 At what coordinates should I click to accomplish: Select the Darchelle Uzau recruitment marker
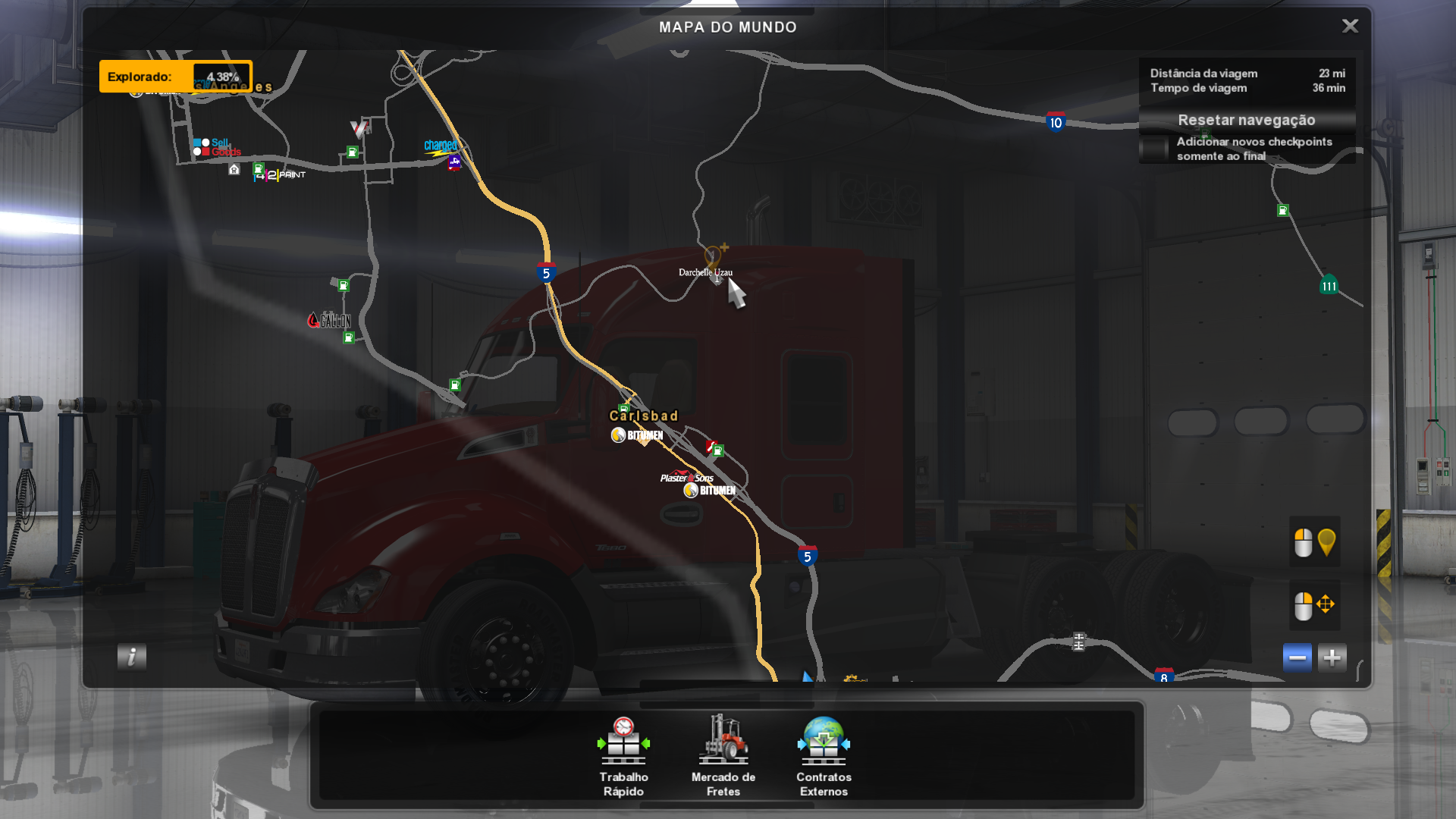tap(712, 256)
